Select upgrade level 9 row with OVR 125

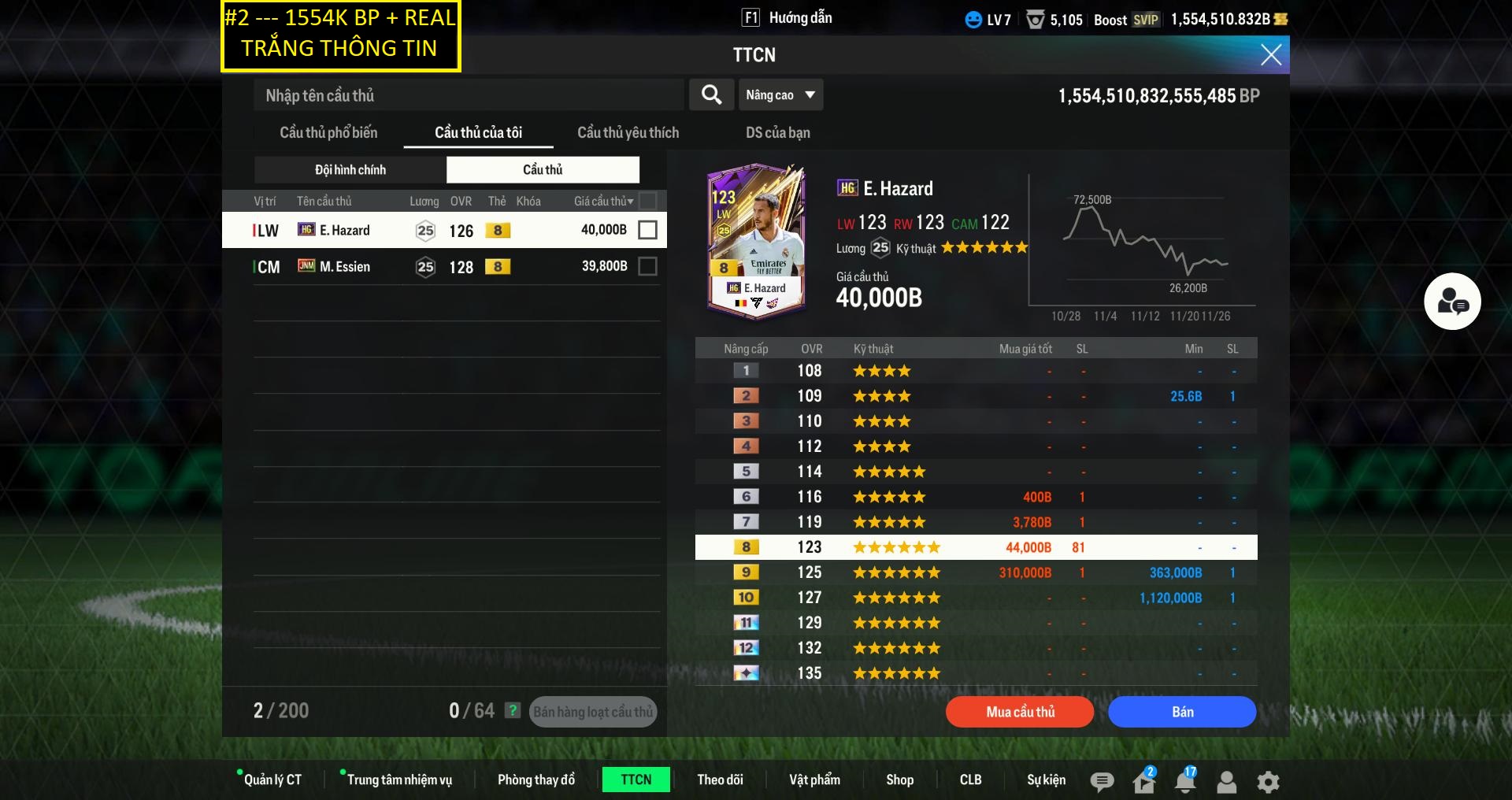point(976,572)
